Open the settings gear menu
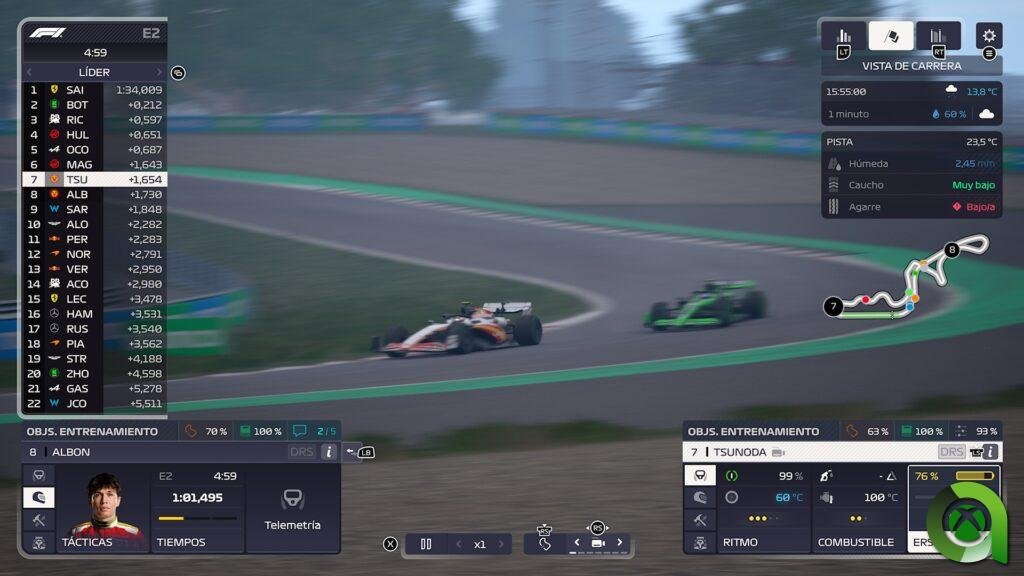This screenshot has height=576, width=1024. pos(988,35)
